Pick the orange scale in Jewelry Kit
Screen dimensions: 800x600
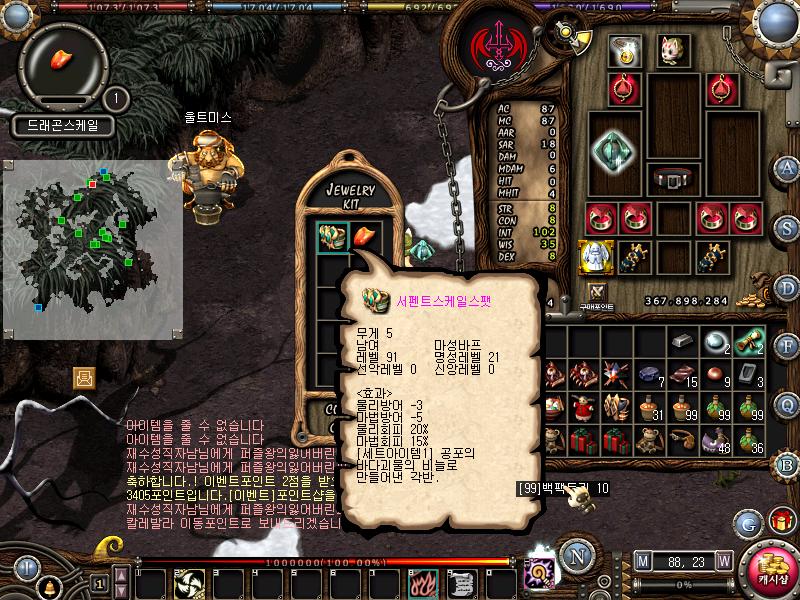point(366,237)
